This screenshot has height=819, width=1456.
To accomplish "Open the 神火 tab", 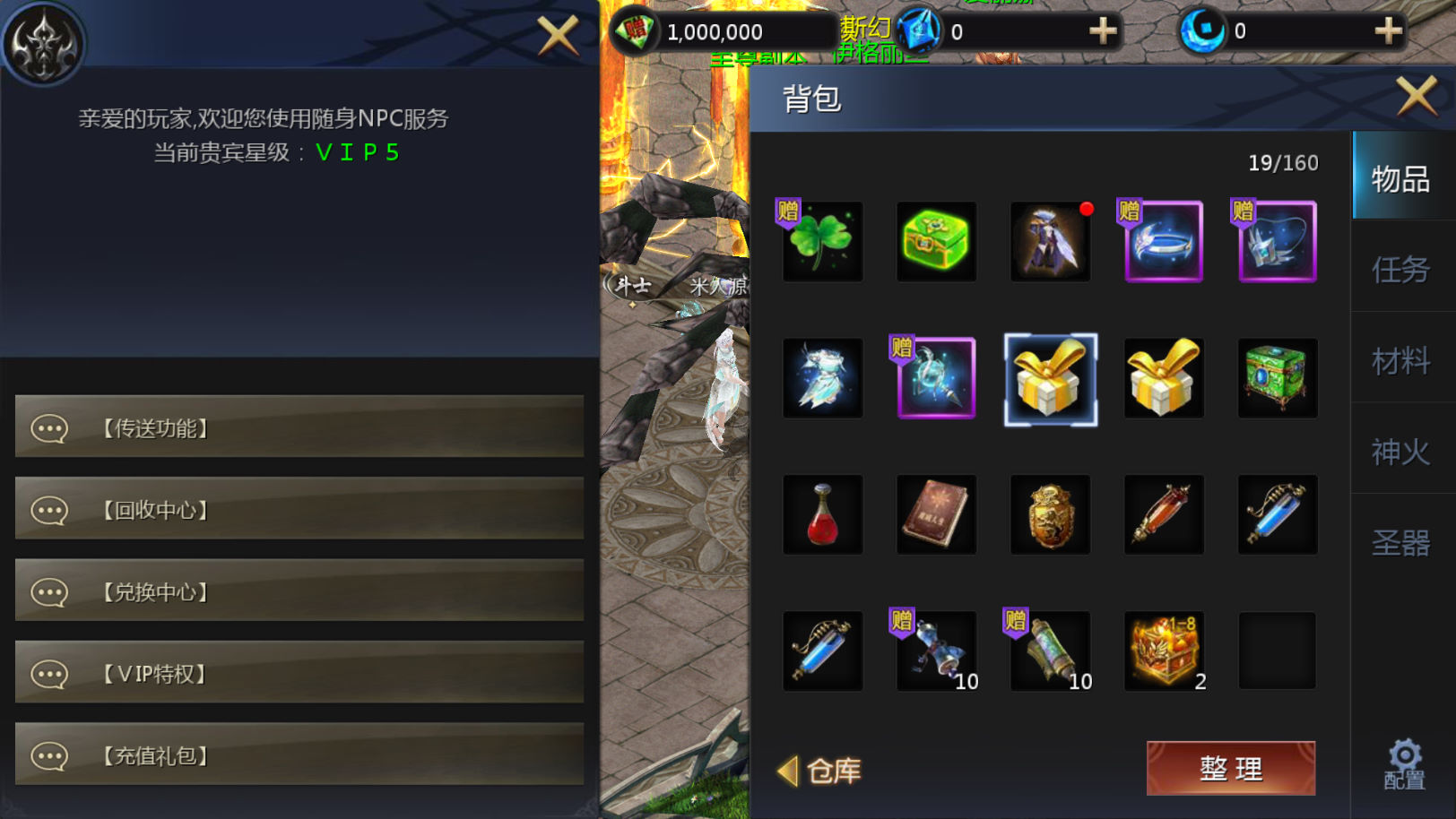I will click(1400, 452).
